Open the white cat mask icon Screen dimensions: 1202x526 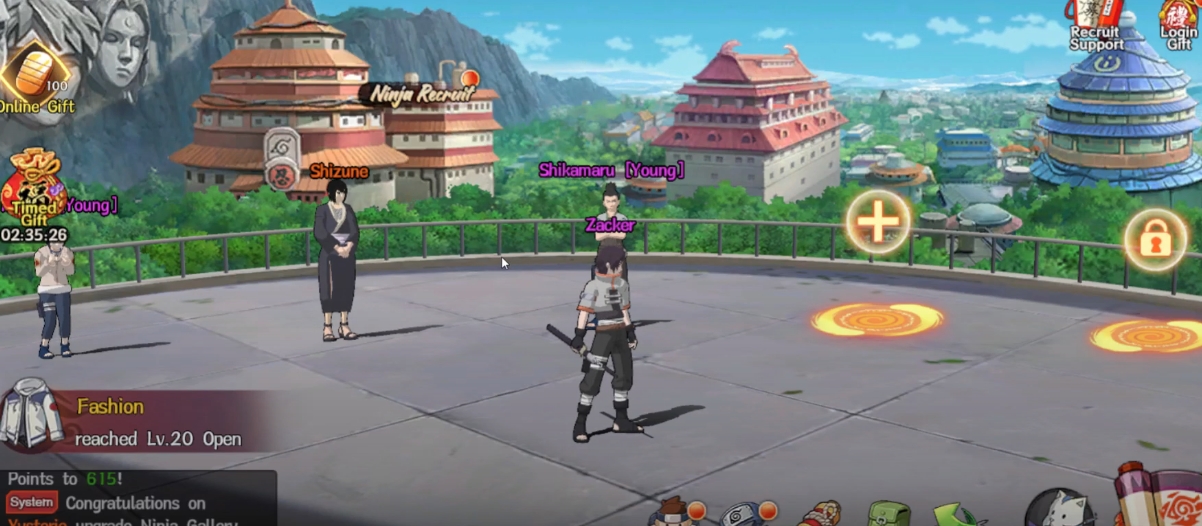[x=1058, y=508]
